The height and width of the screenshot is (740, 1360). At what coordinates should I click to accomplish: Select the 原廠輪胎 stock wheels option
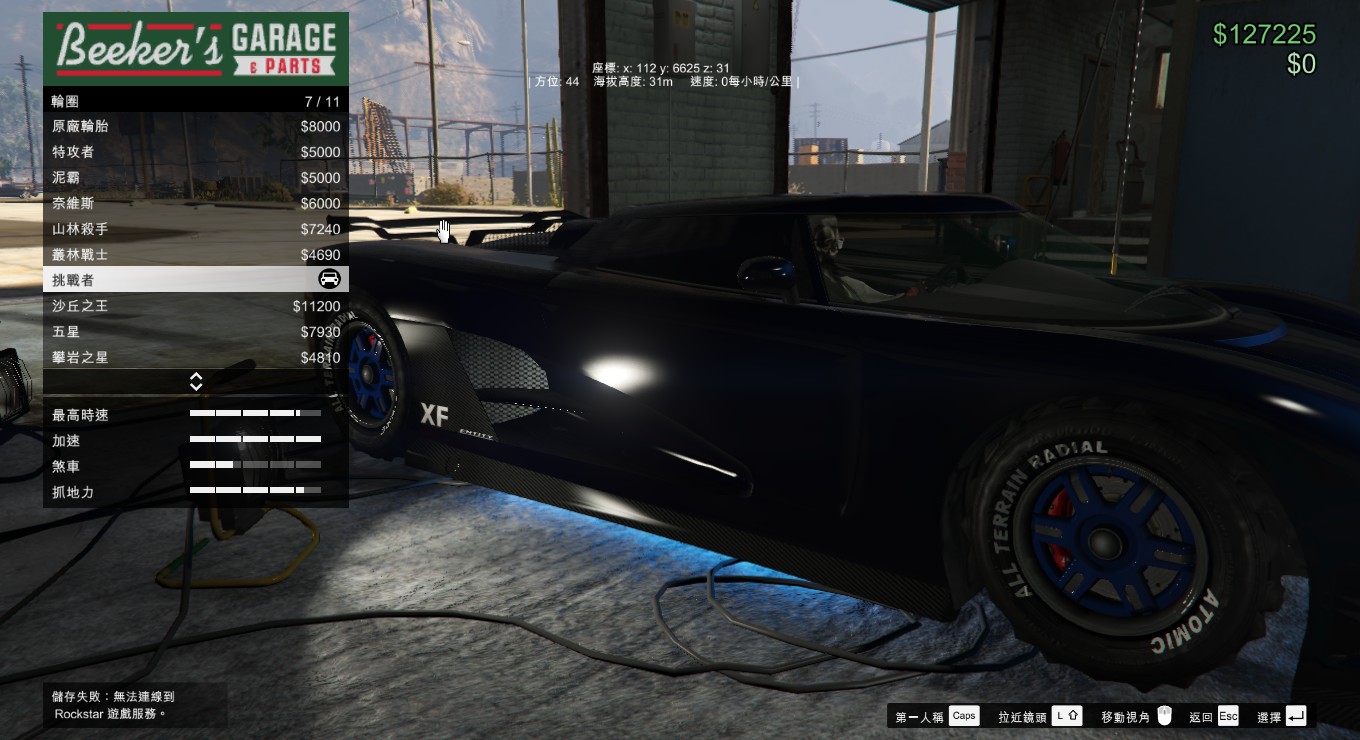coord(195,127)
